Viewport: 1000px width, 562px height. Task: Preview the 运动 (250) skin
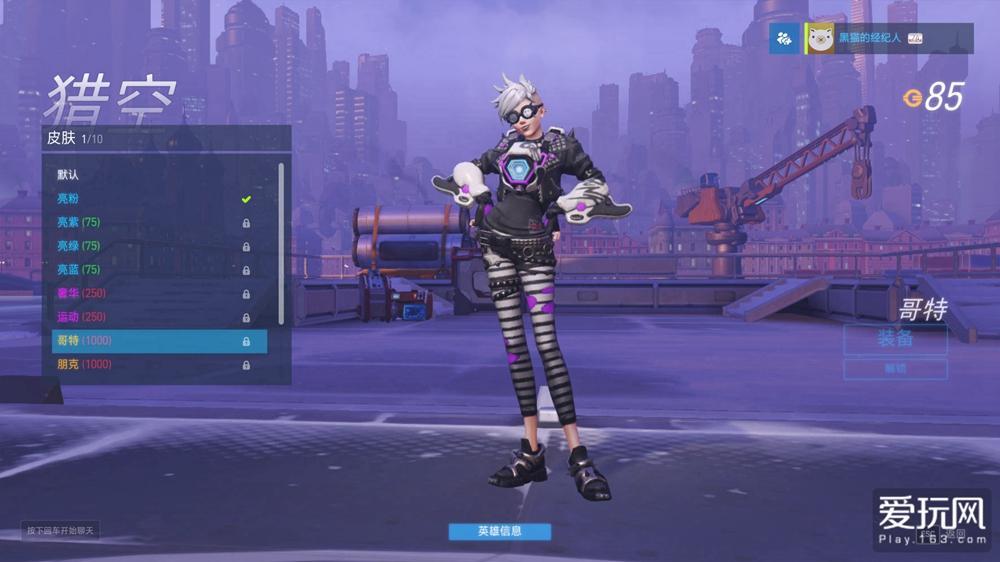pyautogui.click(x=155, y=317)
